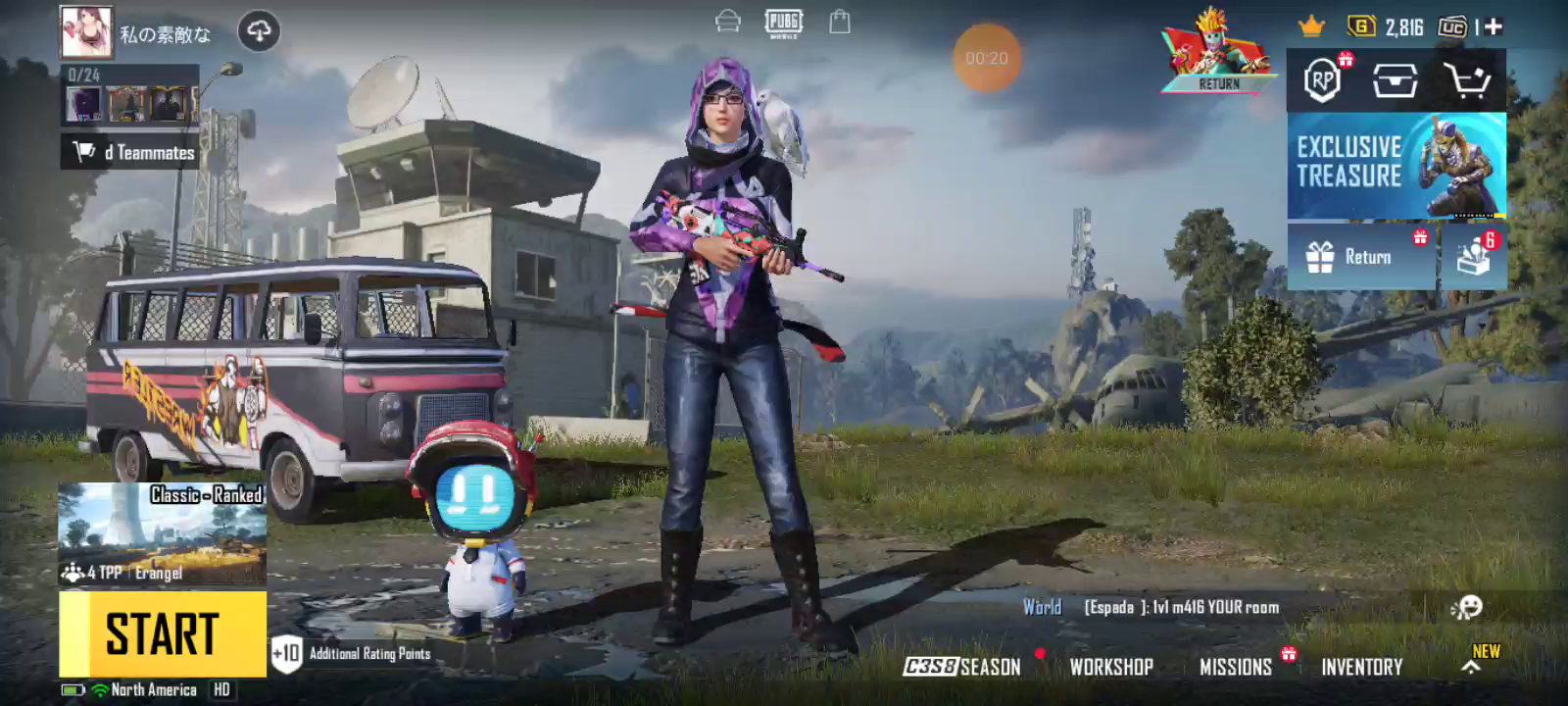Open the Exclusive Treasure banner
The width and height of the screenshot is (1568, 706).
[x=1396, y=165]
